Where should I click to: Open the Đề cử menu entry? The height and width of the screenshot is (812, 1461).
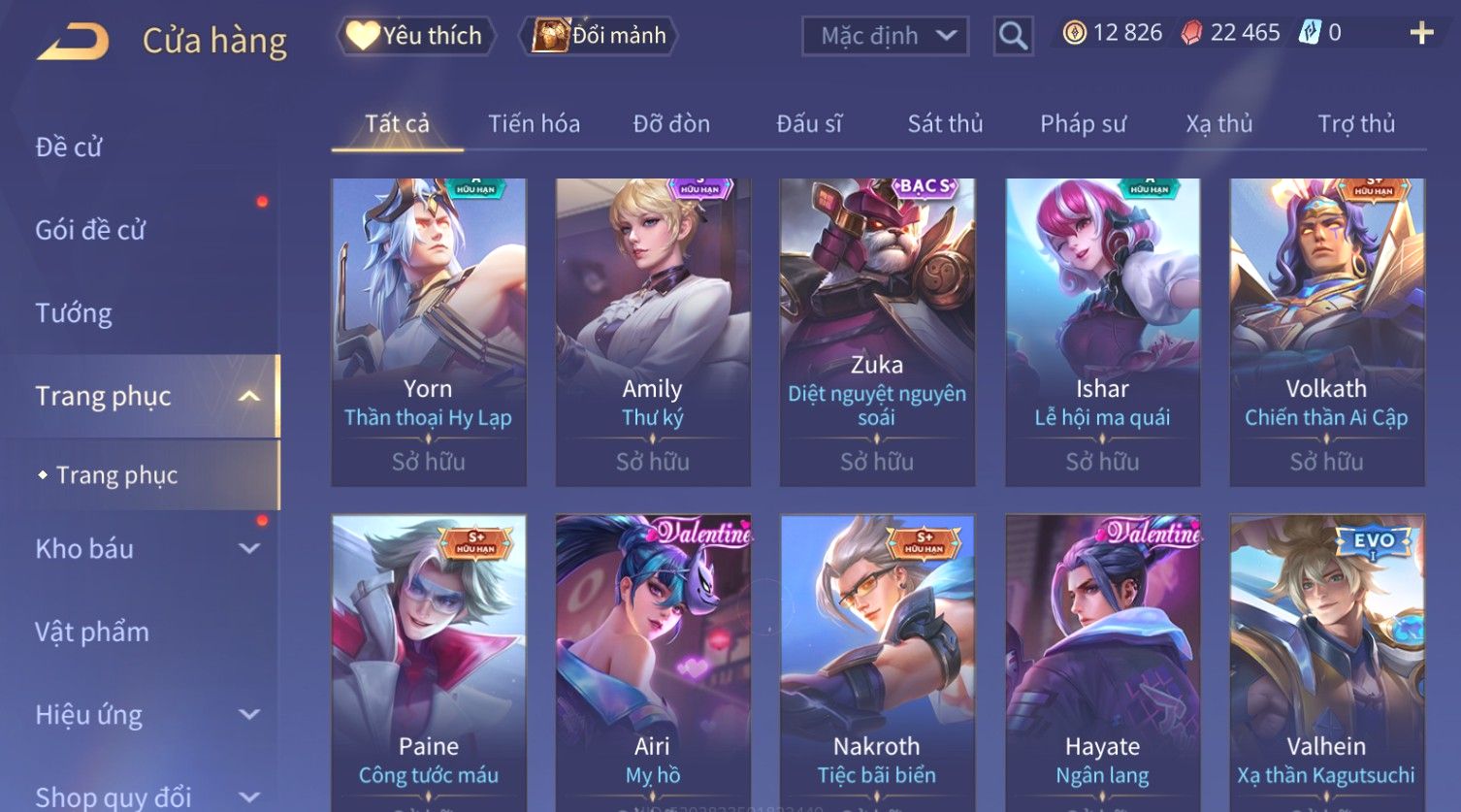point(69,146)
